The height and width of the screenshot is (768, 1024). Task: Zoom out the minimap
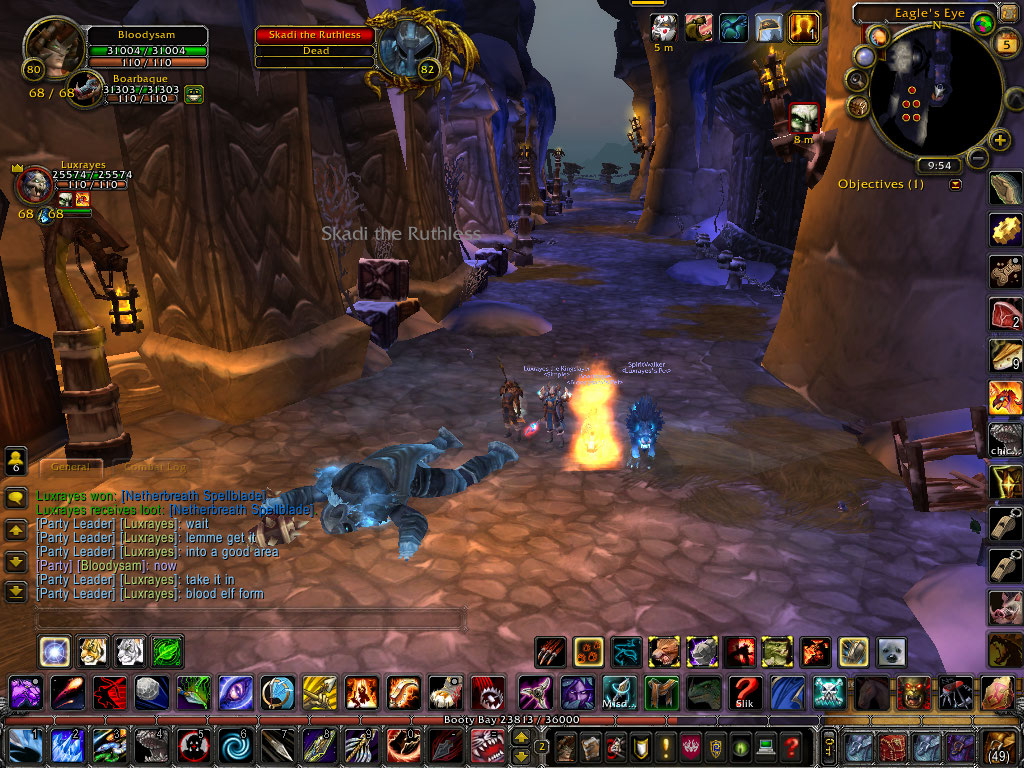click(x=977, y=158)
